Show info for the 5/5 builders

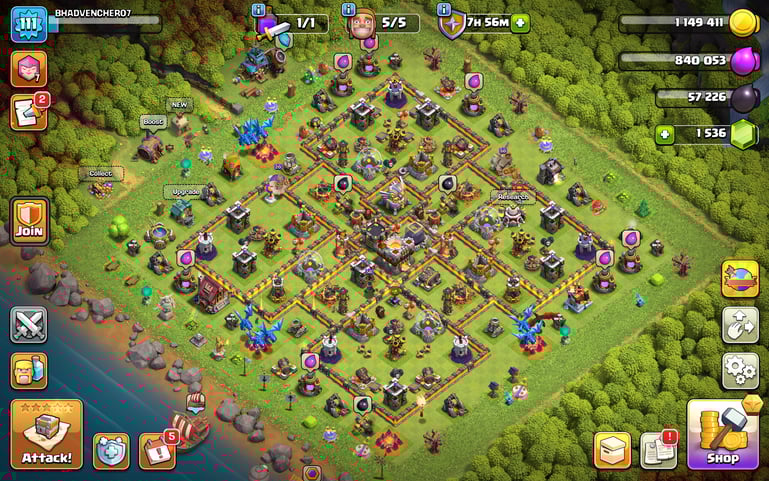pyautogui.click(x=349, y=9)
